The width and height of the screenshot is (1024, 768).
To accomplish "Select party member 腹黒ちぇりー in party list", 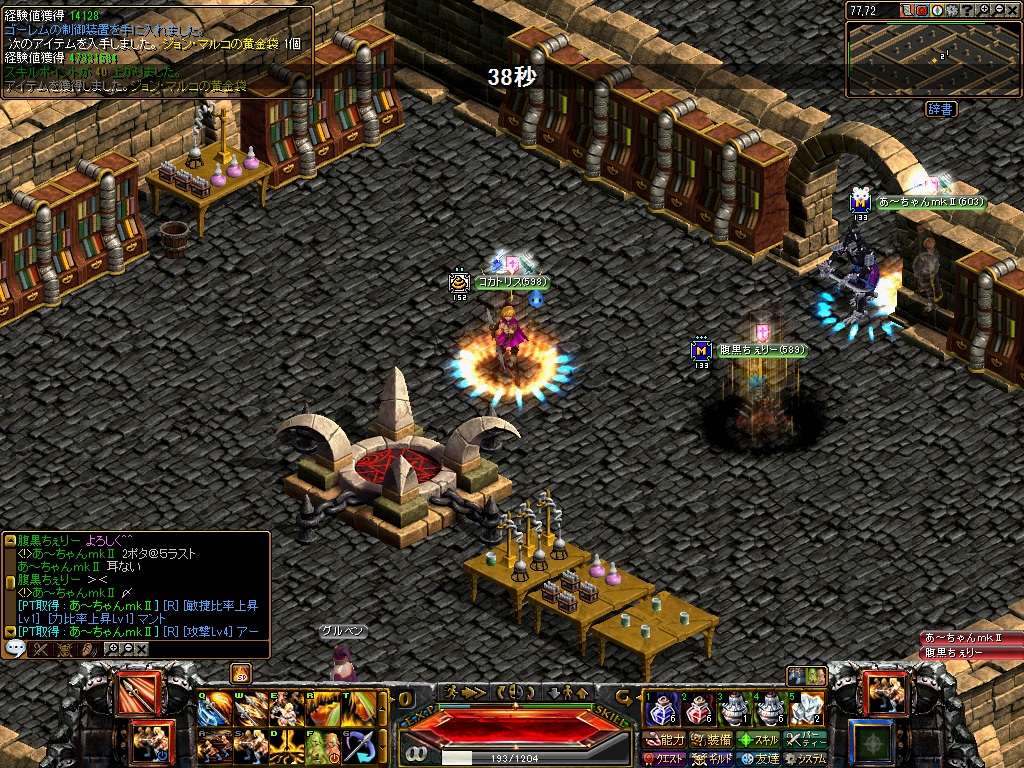I will point(970,652).
